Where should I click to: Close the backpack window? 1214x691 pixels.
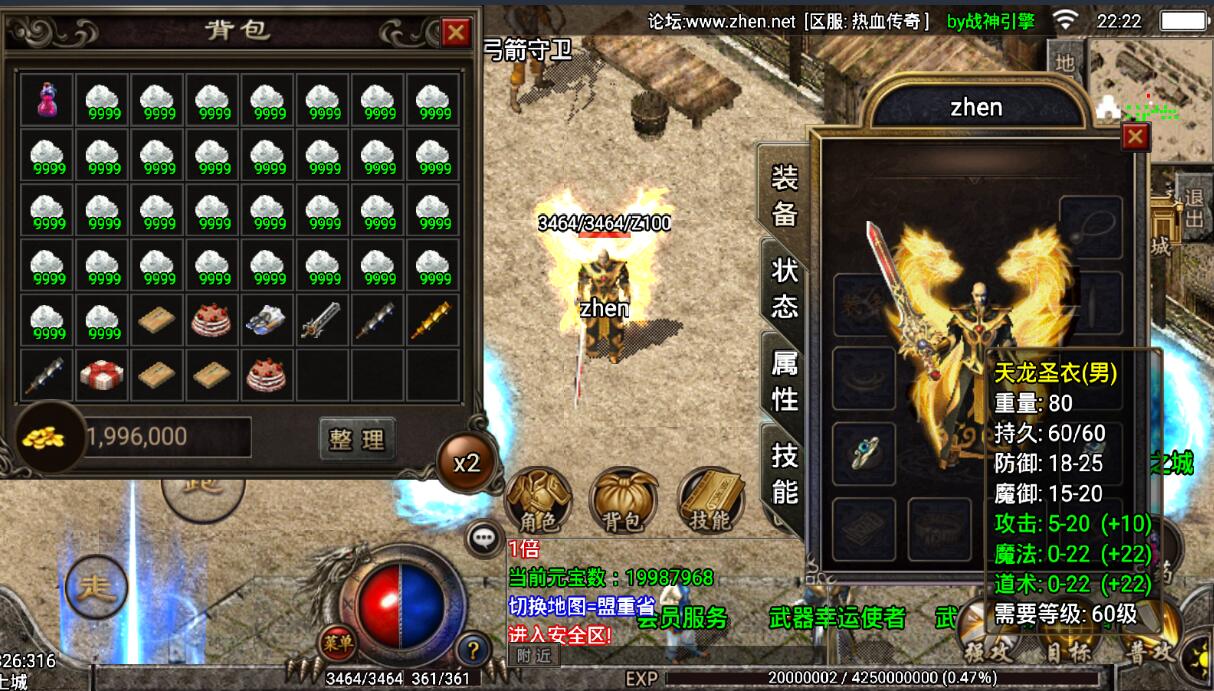[456, 33]
